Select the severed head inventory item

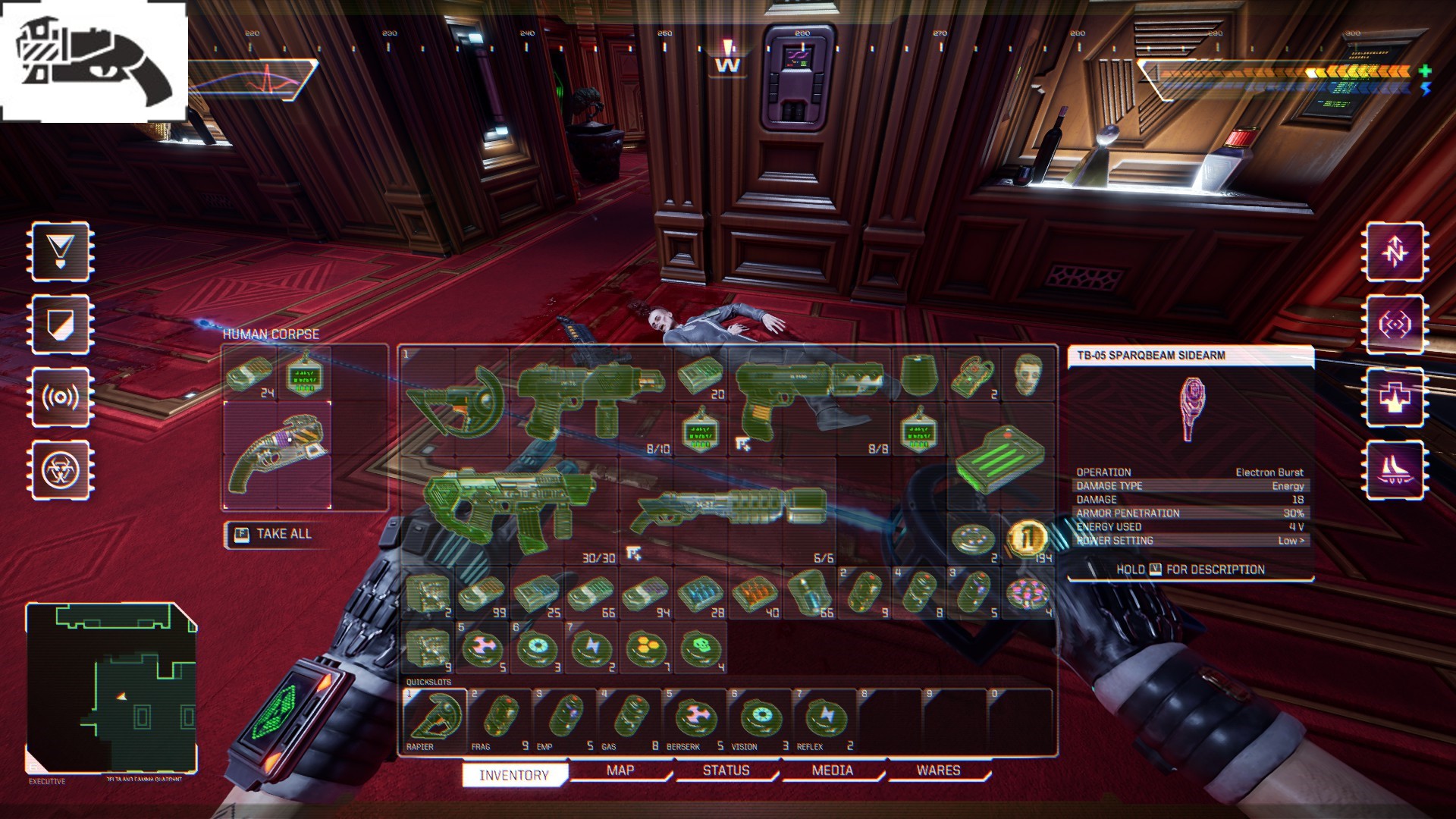(x=1028, y=375)
